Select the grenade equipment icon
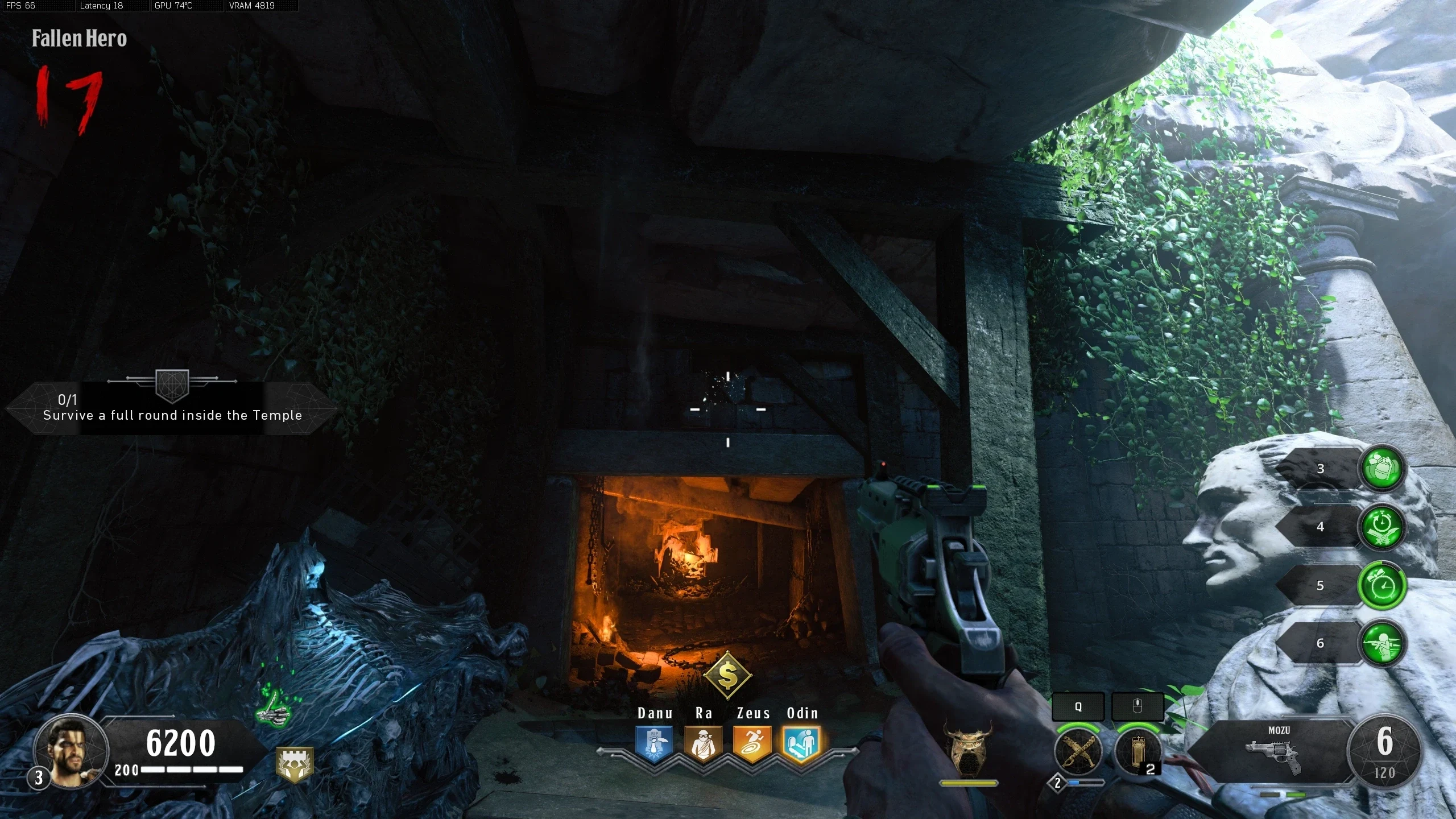The width and height of the screenshot is (1456, 819). [x=1137, y=751]
